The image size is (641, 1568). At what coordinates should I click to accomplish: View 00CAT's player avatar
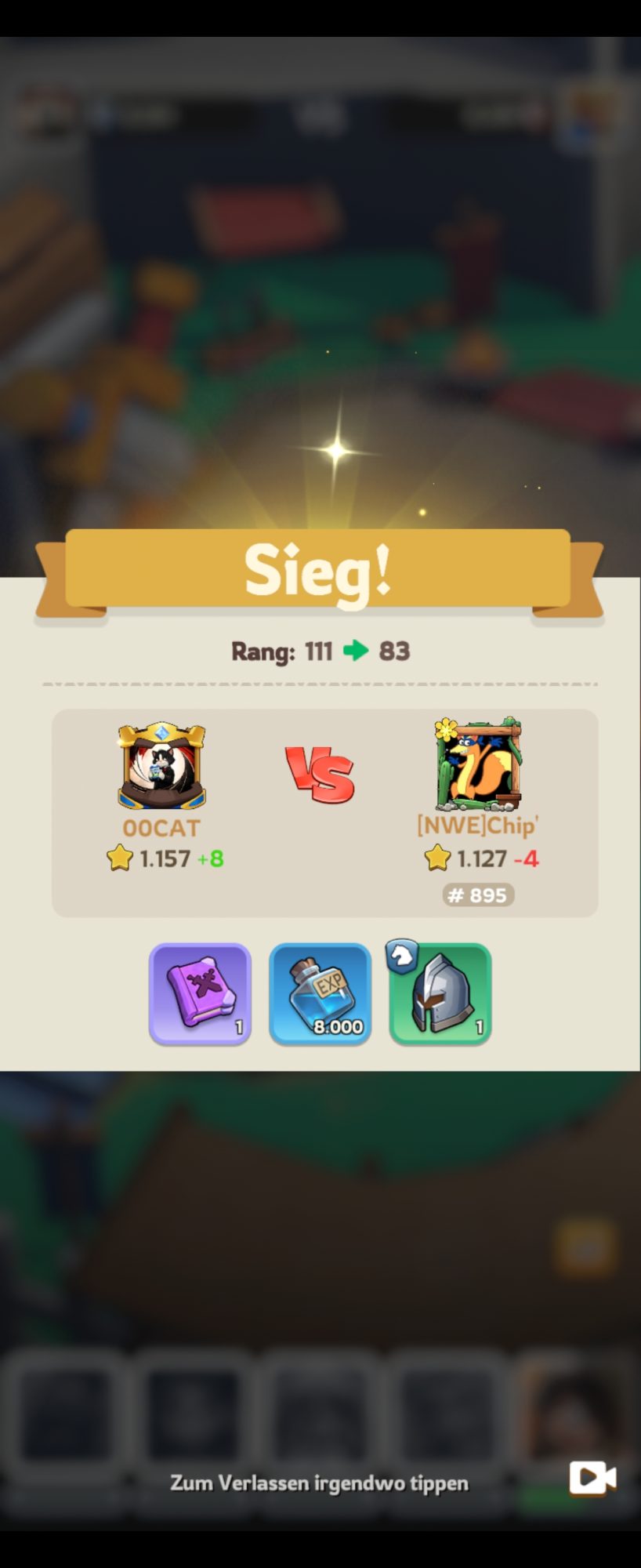161,766
